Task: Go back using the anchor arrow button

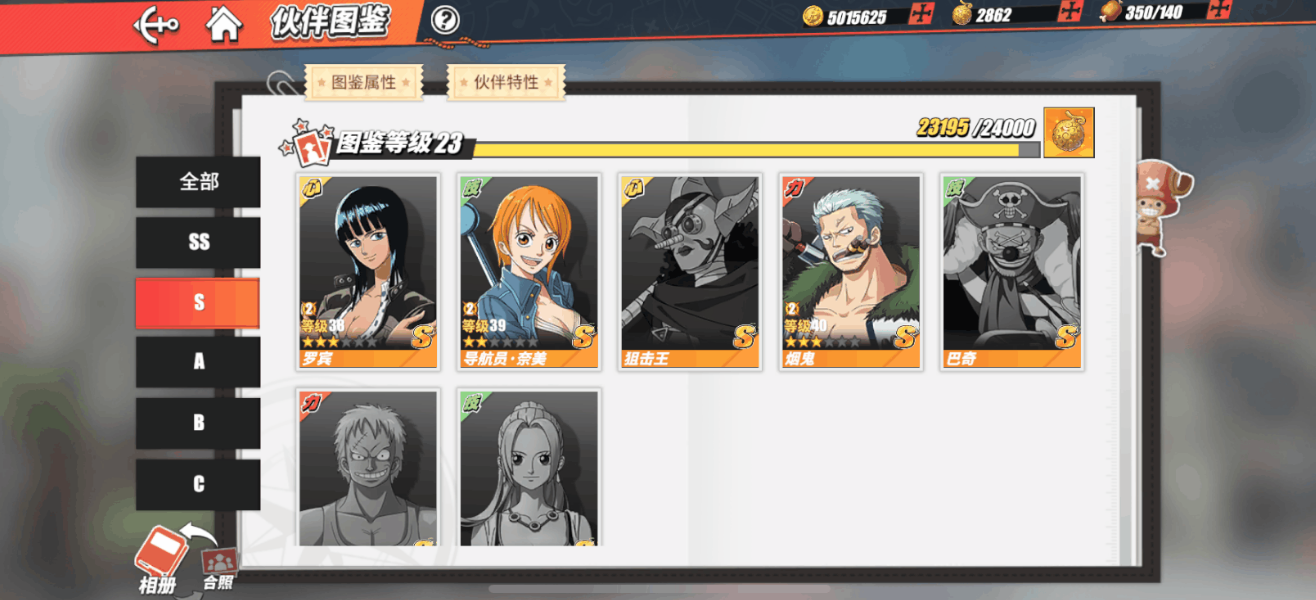Action: pos(156,24)
